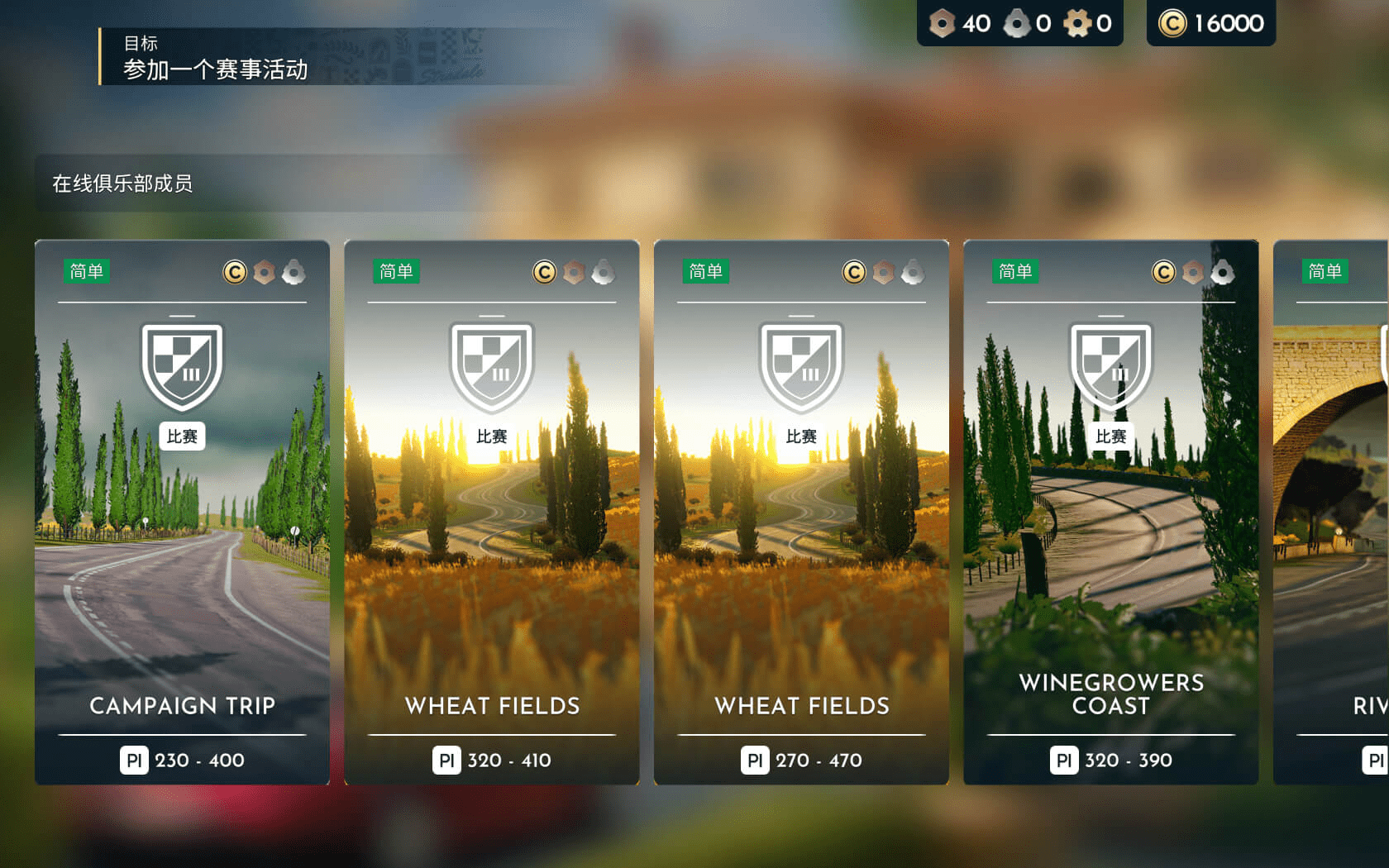Open Wheat Fields event with PI 270-470
The width and height of the screenshot is (1389, 868).
(801, 513)
